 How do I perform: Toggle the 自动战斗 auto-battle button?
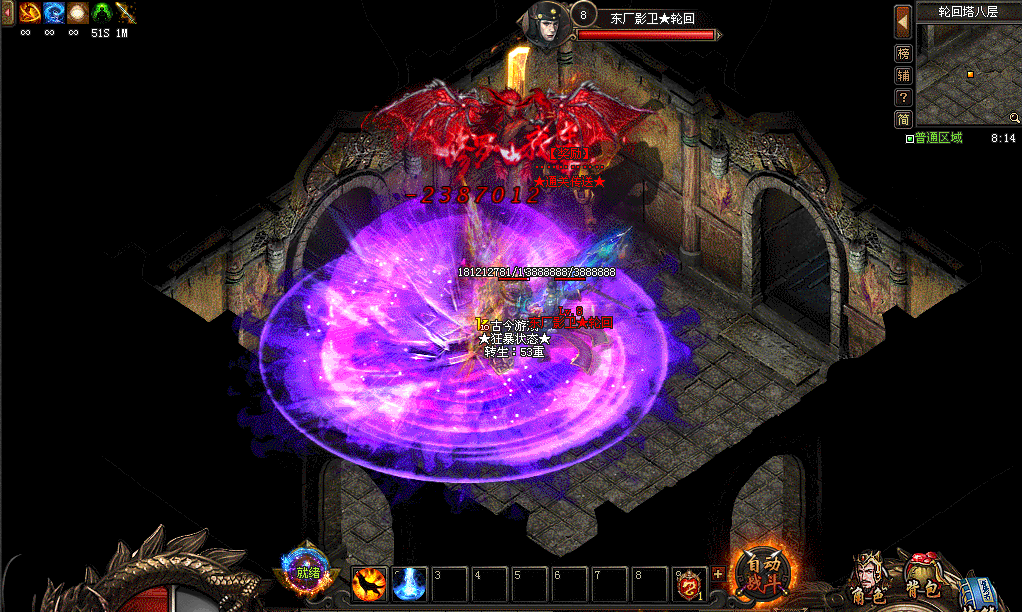pos(764,575)
